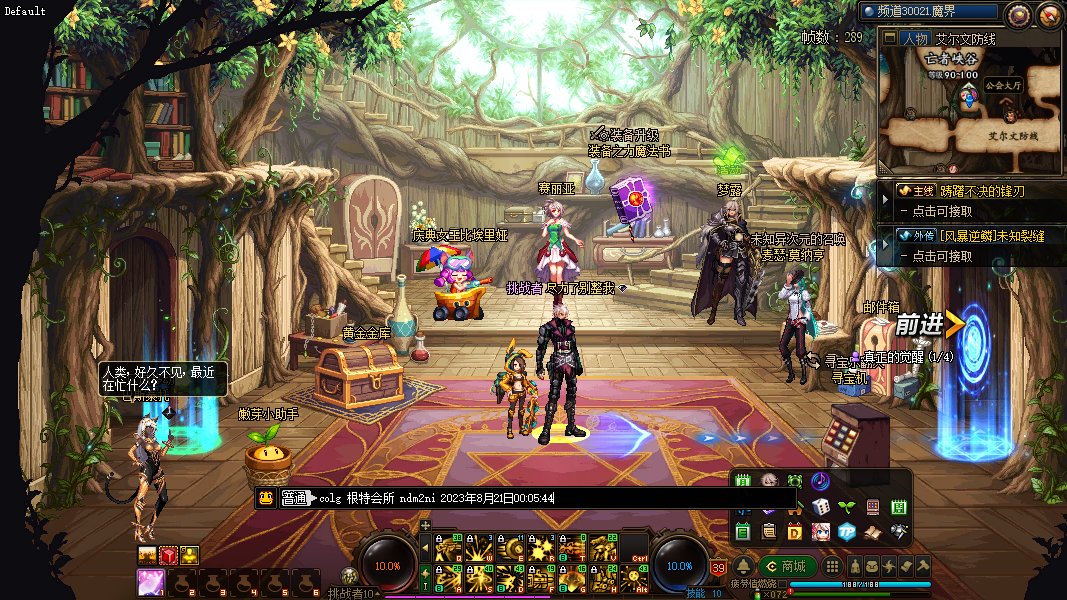Open the purple music note icon
This screenshot has width=1067, height=600.
coord(820,481)
